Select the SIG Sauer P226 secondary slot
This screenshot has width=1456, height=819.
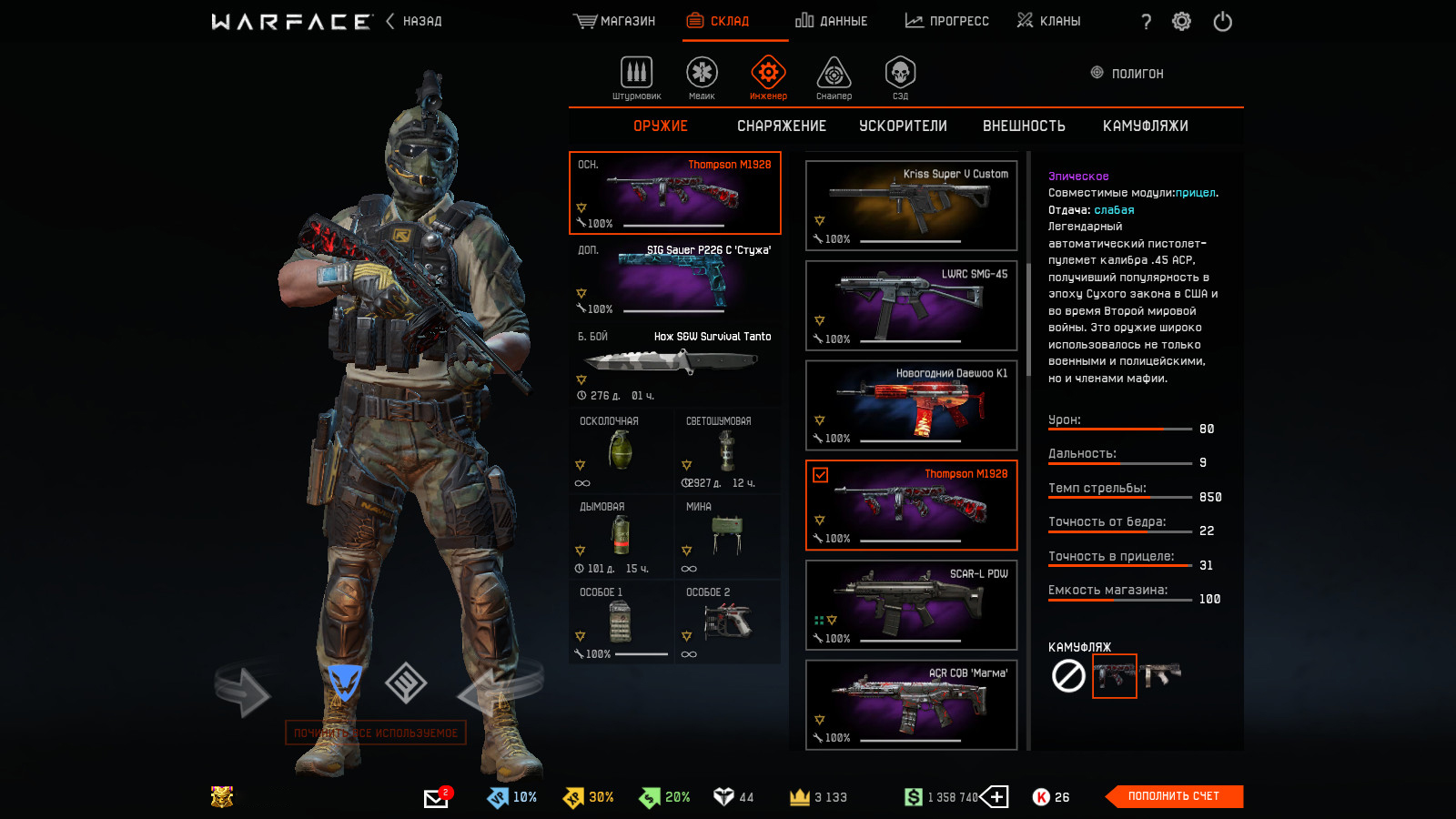[674, 278]
